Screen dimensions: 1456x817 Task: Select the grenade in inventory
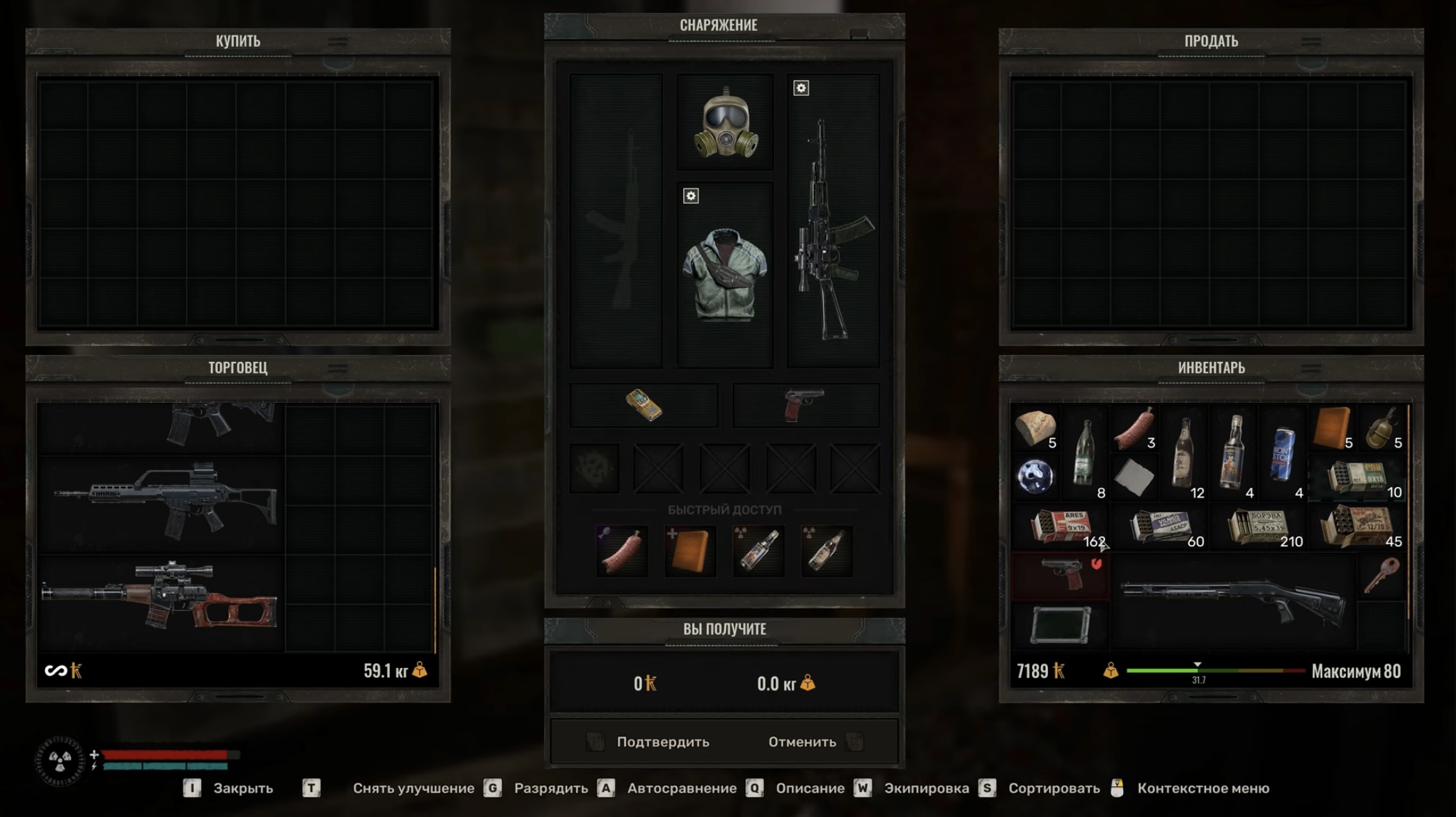pos(1381,428)
